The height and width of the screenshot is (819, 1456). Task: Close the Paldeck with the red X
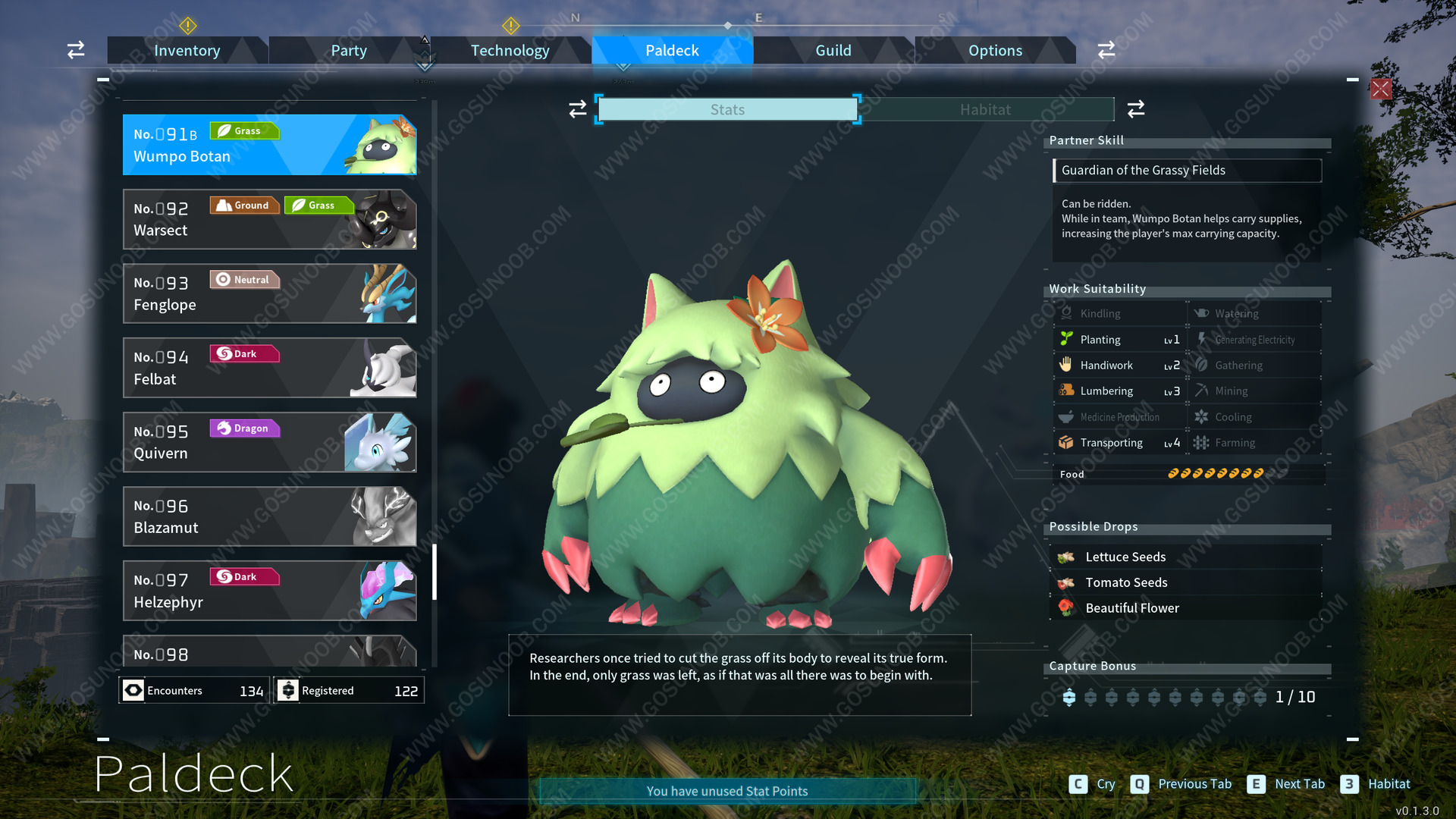(x=1380, y=89)
